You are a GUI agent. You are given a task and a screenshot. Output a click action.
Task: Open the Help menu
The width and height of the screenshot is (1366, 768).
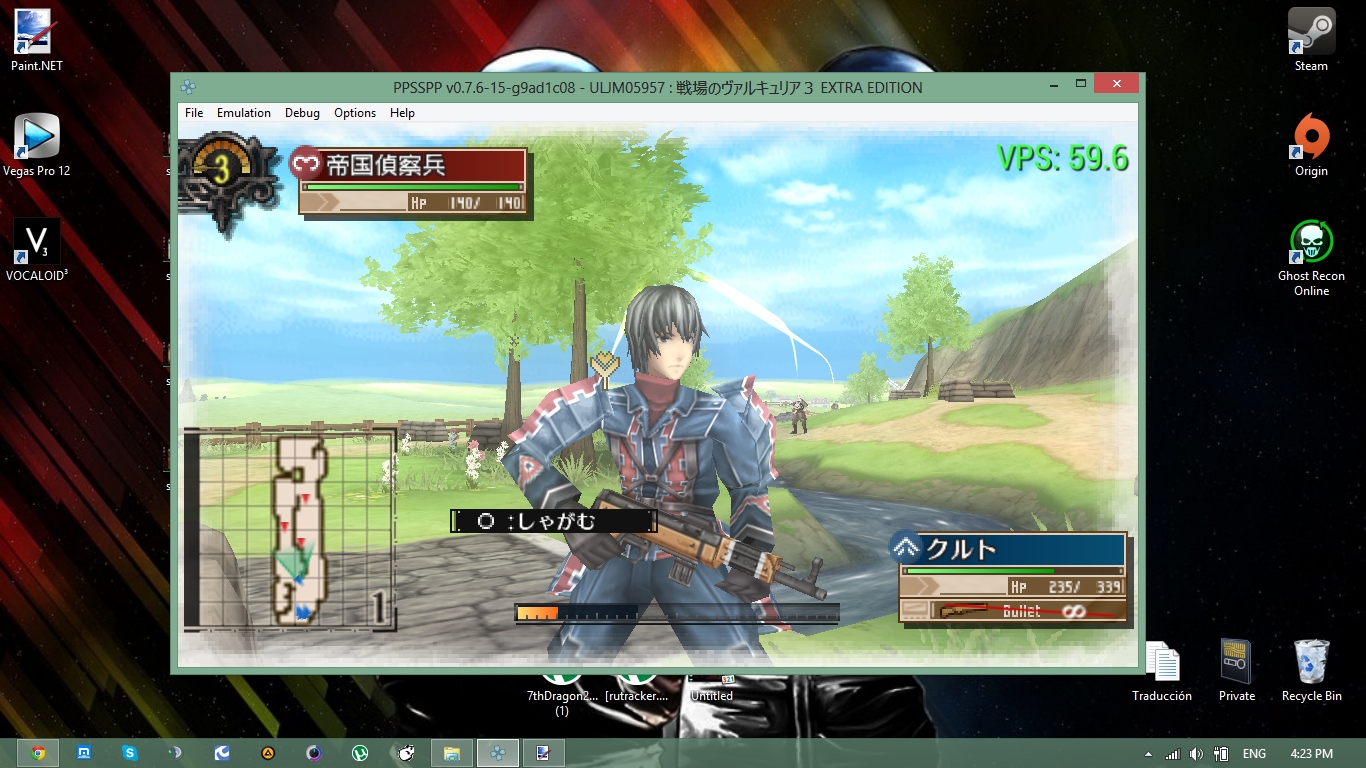402,113
